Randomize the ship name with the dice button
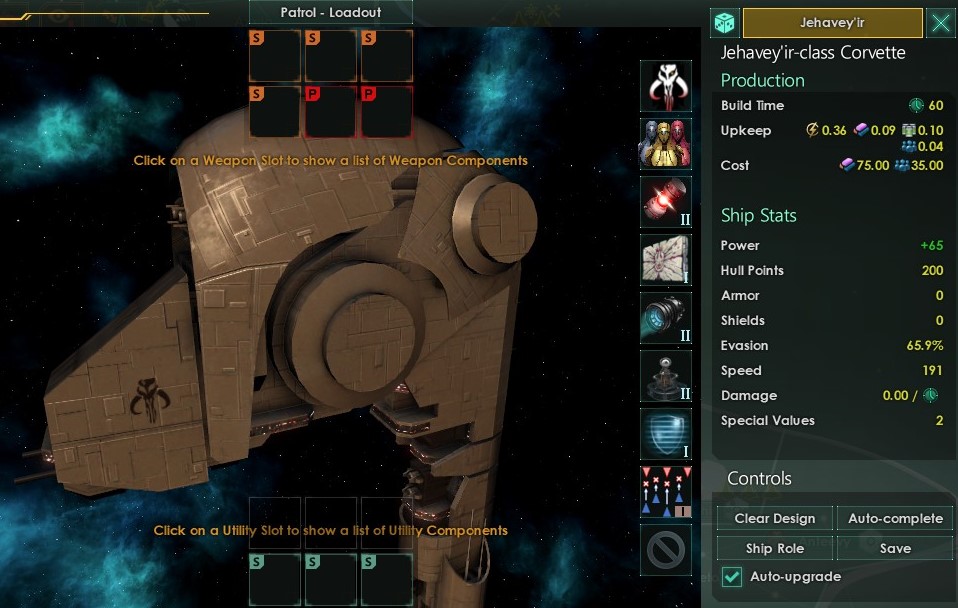958x608 pixels. pyautogui.click(x=725, y=23)
